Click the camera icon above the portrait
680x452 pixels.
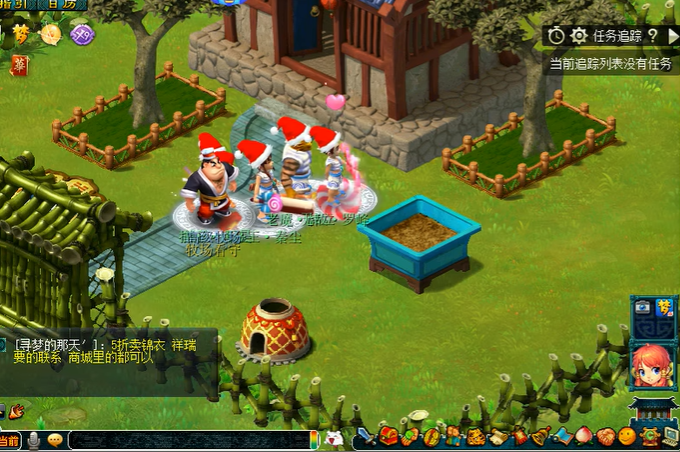click(643, 307)
